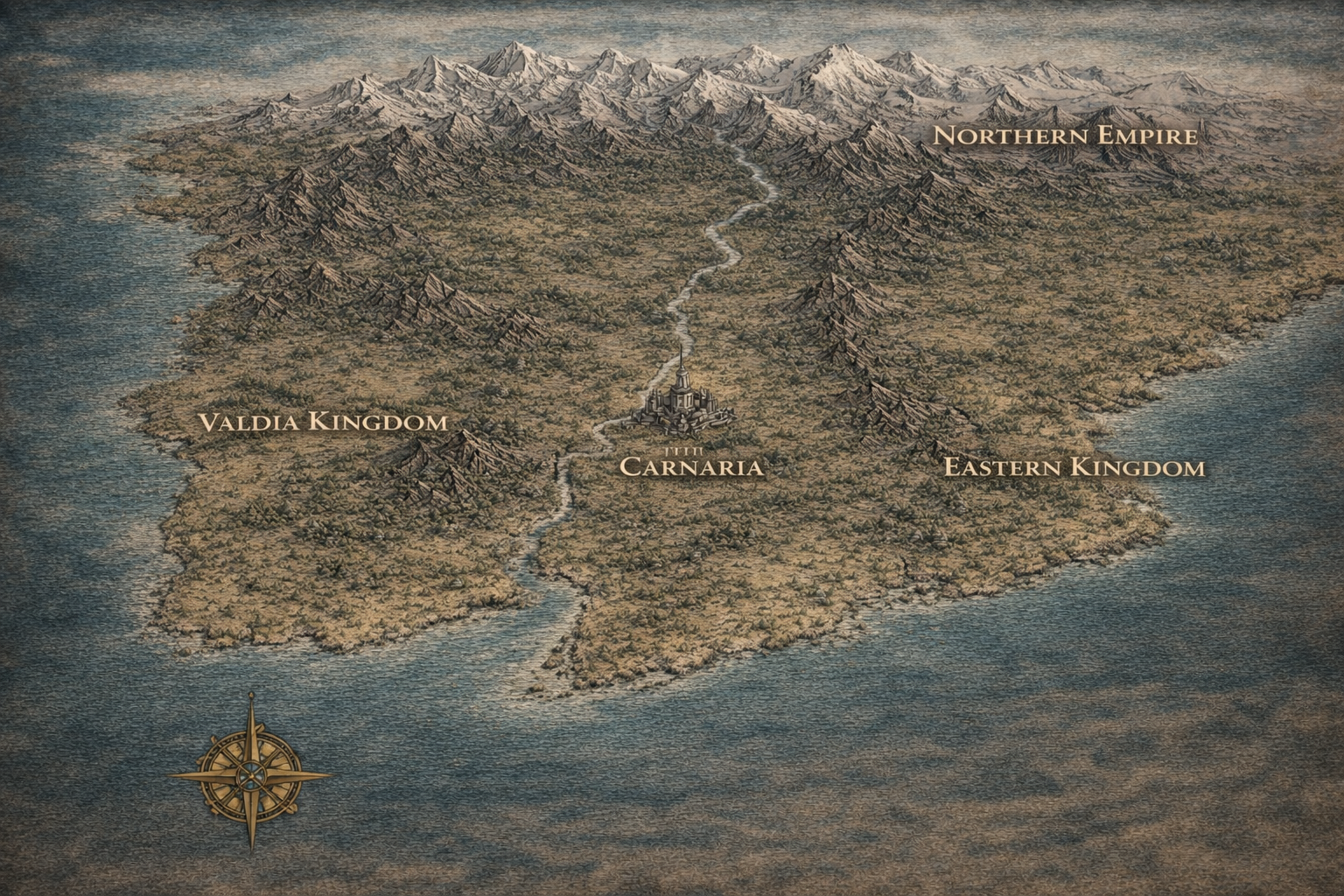Choose the Valdia Kingdom map label
Image resolution: width=1344 pixels, height=896 pixels.
pyautogui.click(x=323, y=423)
